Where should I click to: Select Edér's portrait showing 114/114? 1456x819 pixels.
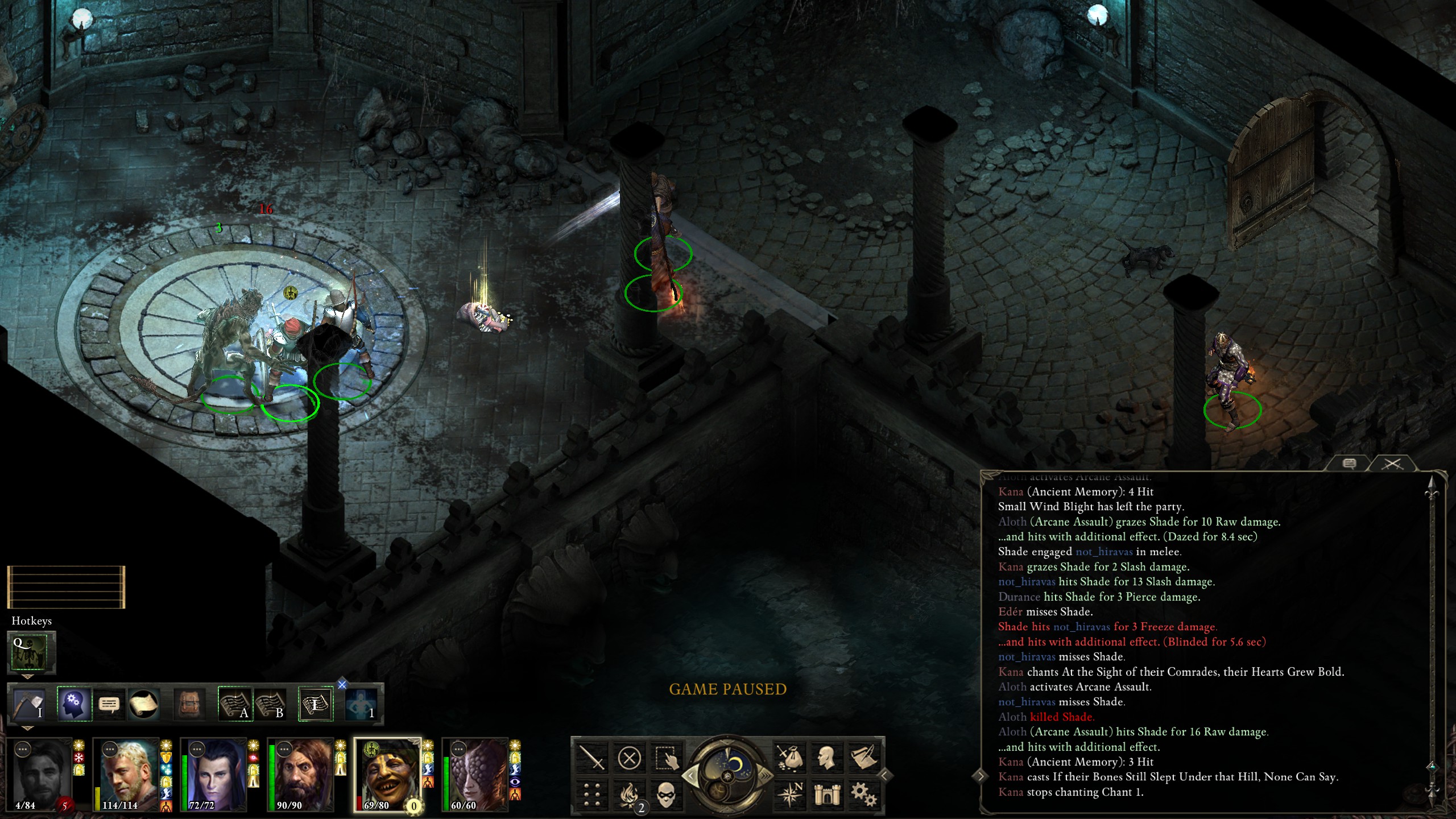point(129,773)
